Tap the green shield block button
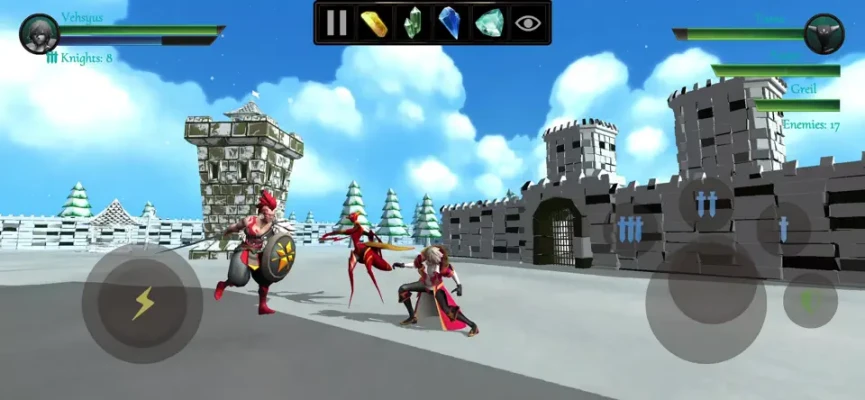The width and height of the screenshot is (865, 400). click(x=810, y=300)
